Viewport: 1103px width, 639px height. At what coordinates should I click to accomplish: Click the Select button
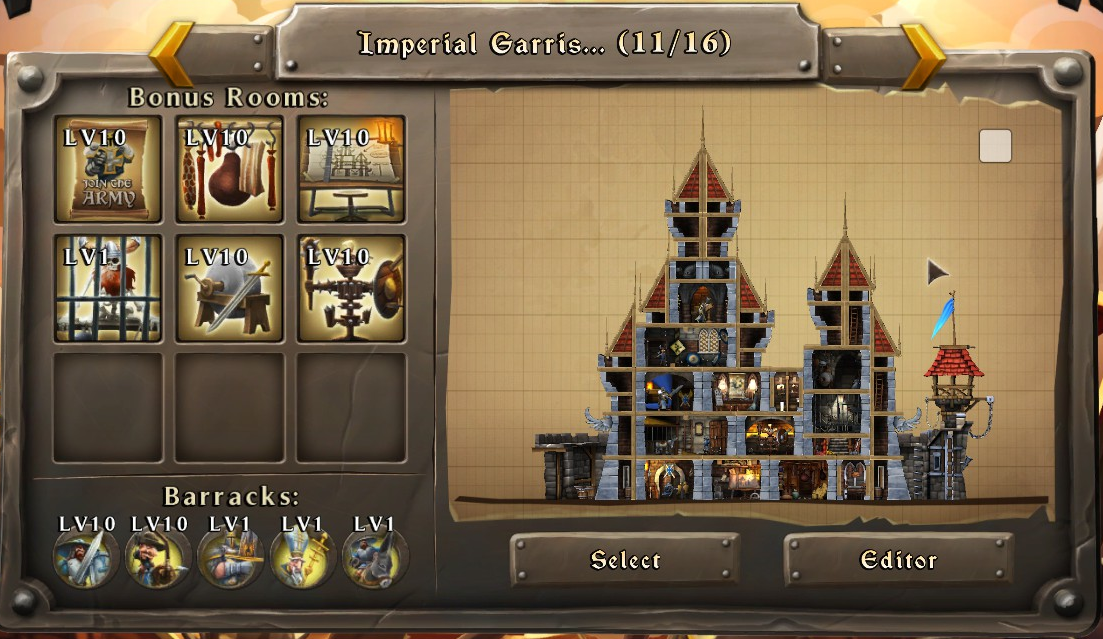pos(625,560)
